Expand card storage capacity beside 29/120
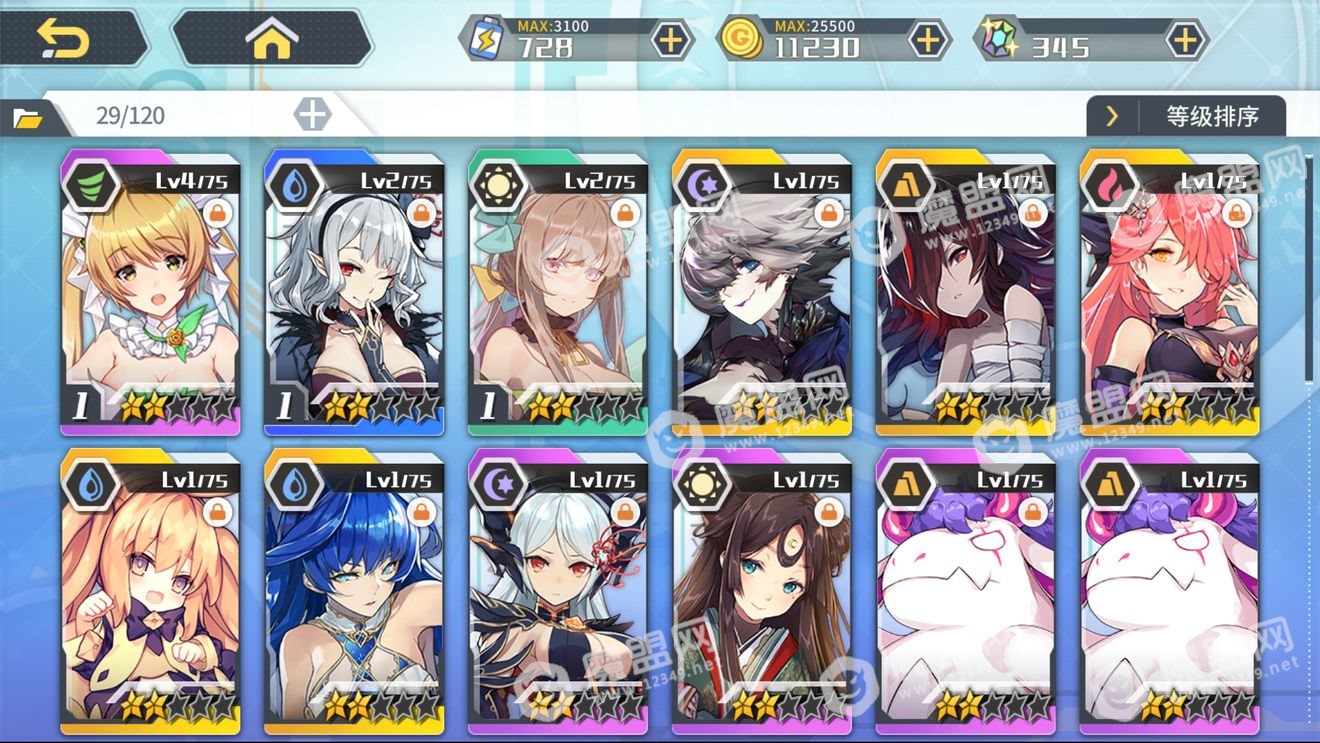Image resolution: width=1320 pixels, height=743 pixels. [312, 114]
